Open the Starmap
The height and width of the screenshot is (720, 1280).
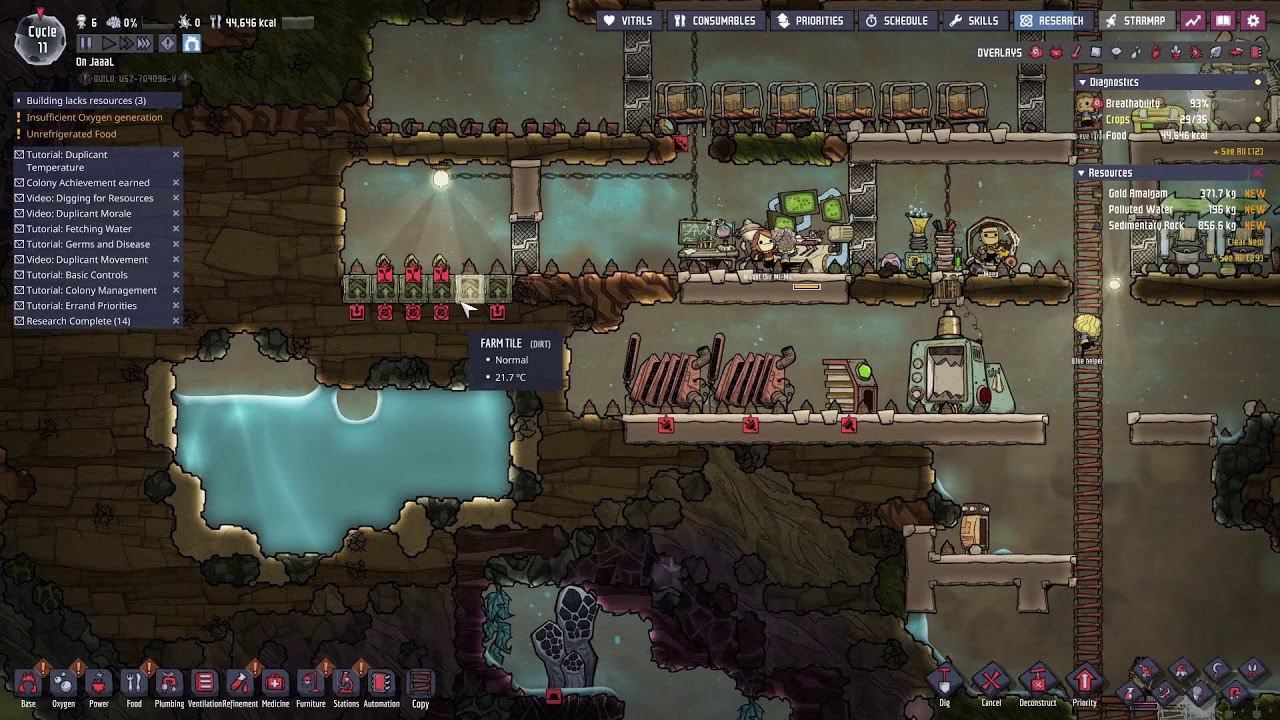pos(1135,21)
